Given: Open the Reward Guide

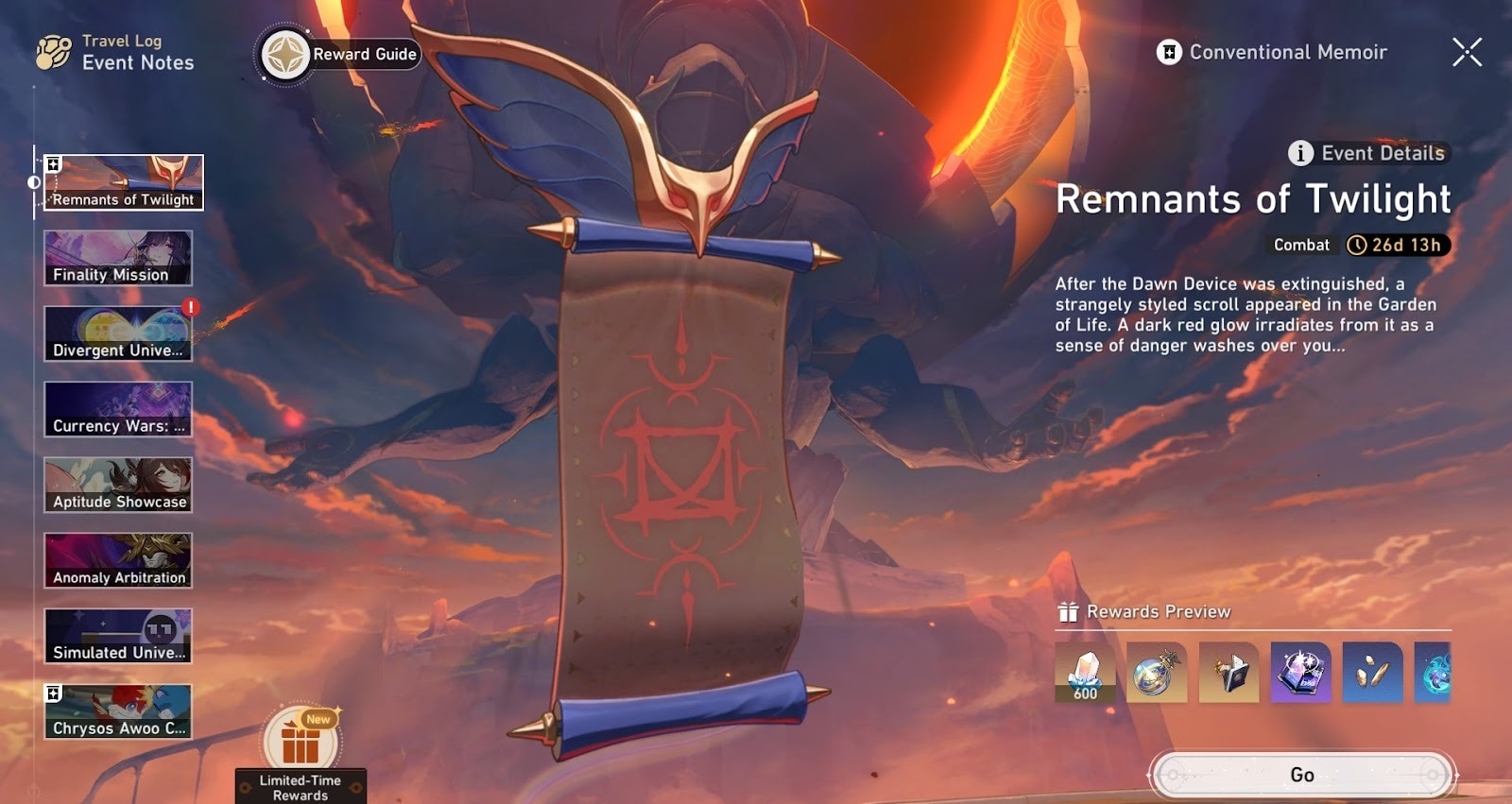Looking at the screenshot, I should point(340,55).
